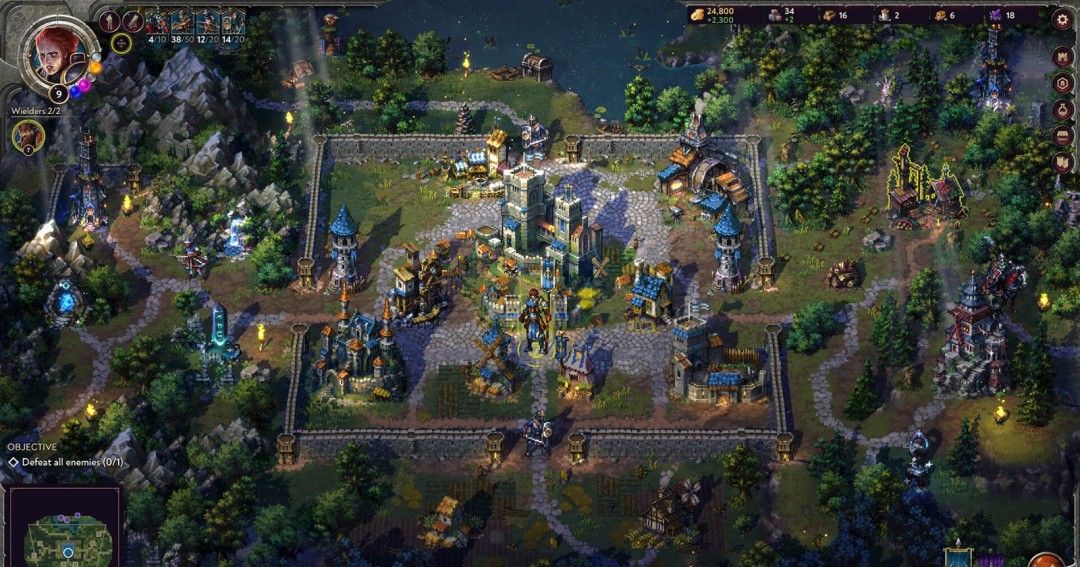Open the marketplace stall button
Image resolution: width=1080 pixels, height=567 pixels.
coord(1063,135)
